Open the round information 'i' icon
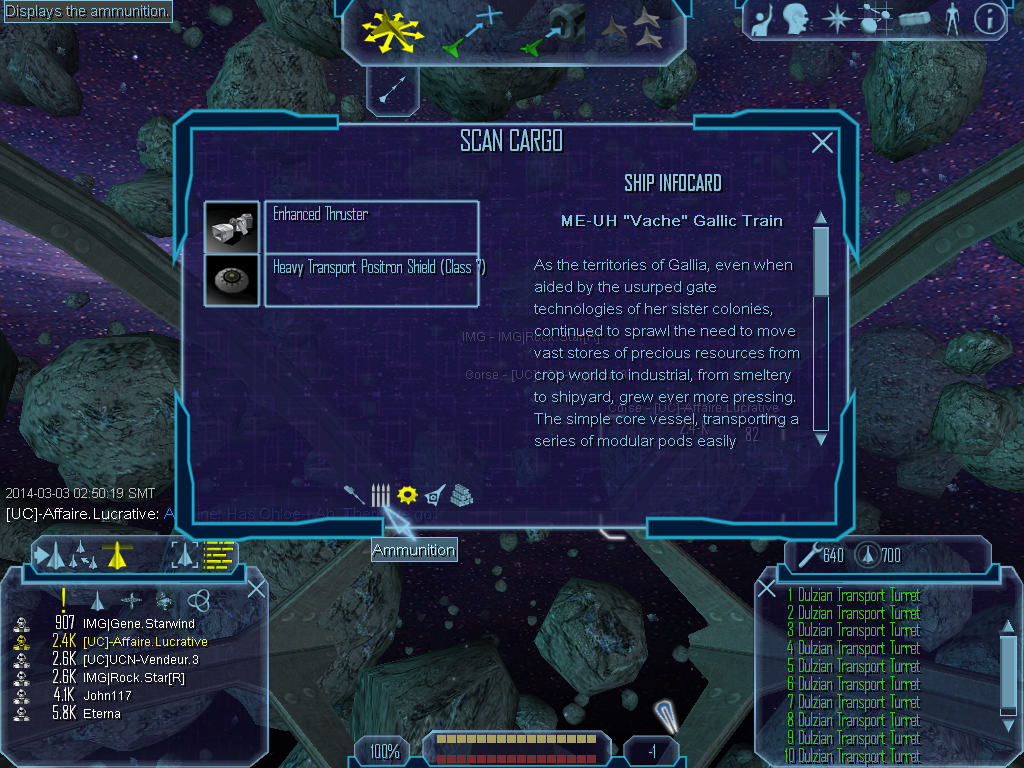1024x768 pixels. (x=988, y=19)
